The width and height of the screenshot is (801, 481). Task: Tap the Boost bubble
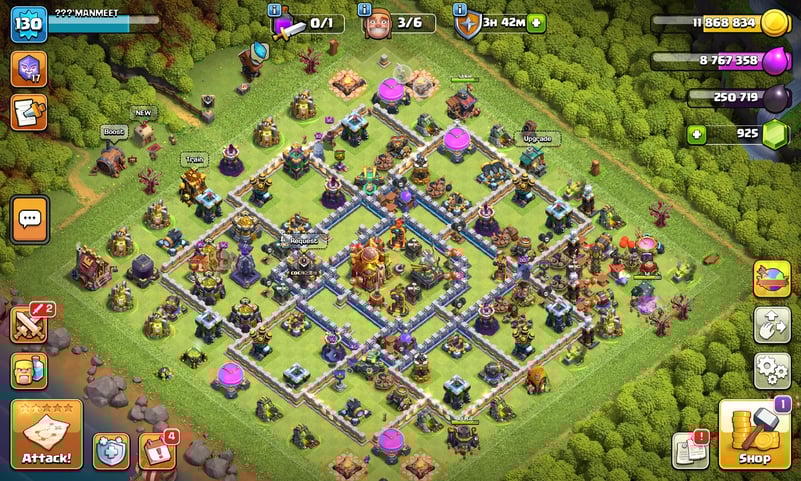pyautogui.click(x=112, y=132)
